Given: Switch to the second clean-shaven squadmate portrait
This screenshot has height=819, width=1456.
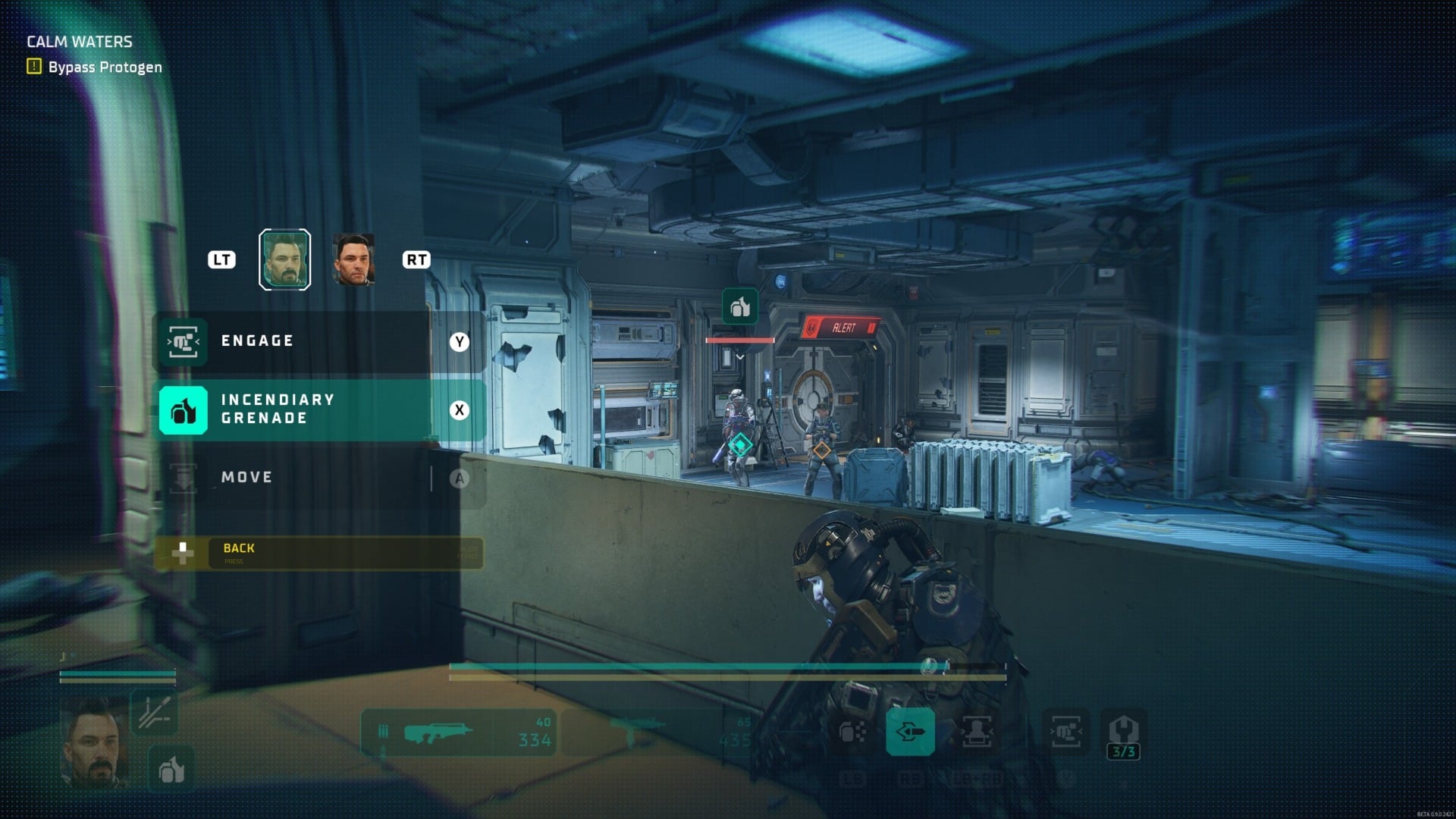Looking at the screenshot, I should click(353, 259).
